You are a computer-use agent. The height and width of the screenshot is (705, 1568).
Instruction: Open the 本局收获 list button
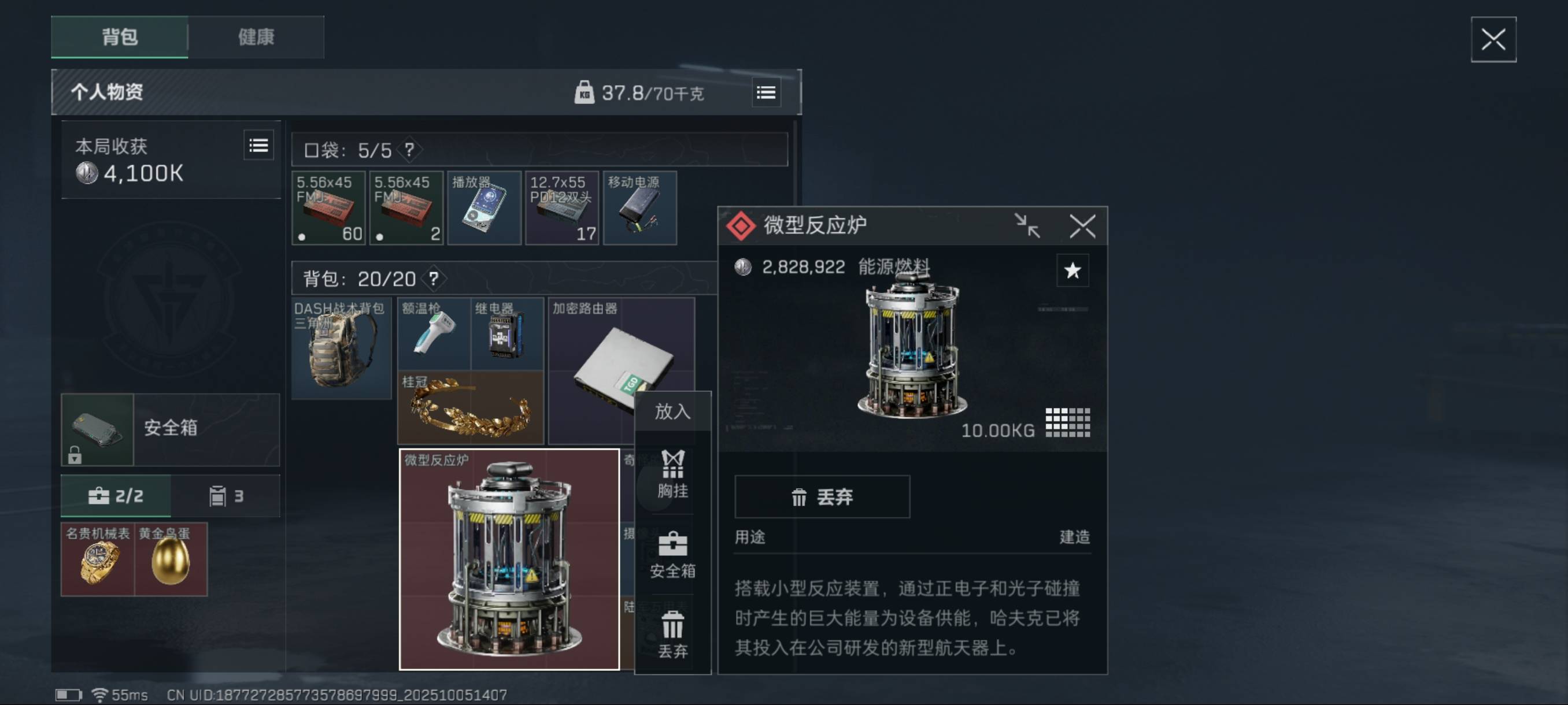[x=258, y=146]
